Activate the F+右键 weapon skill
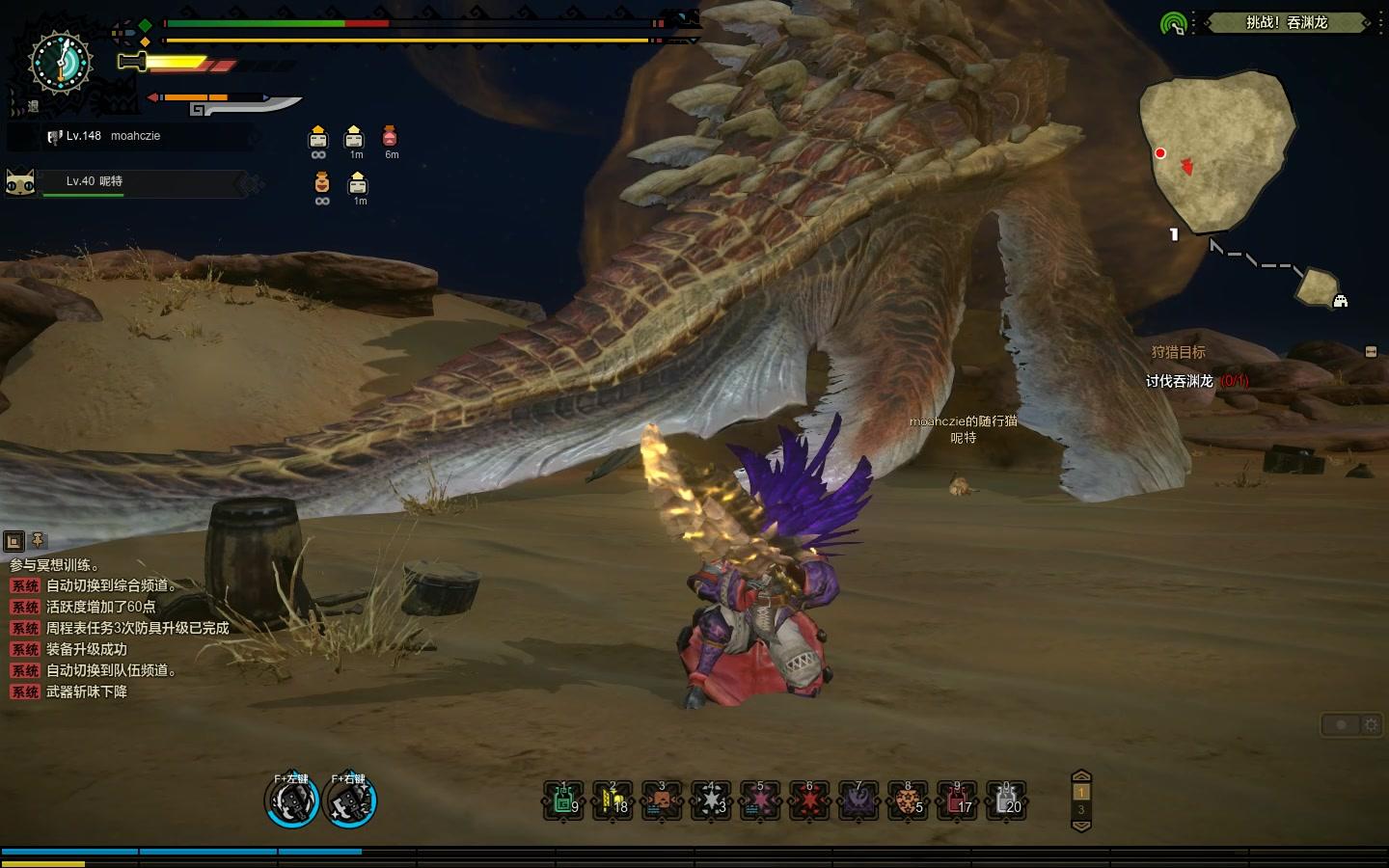The width and height of the screenshot is (1389, 868). point(349,801)
